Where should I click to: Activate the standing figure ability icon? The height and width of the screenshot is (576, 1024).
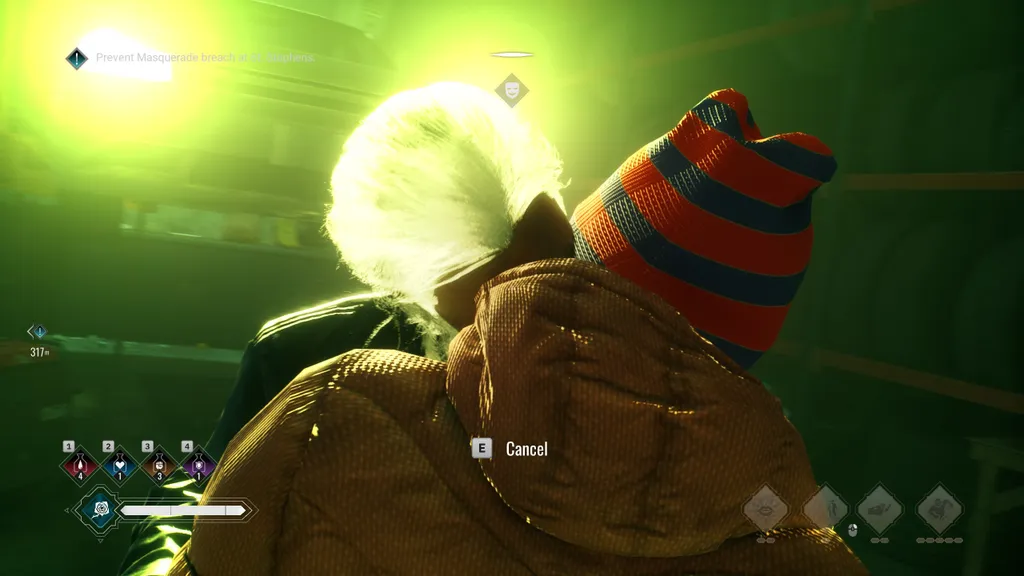click(x=825, y=508)
